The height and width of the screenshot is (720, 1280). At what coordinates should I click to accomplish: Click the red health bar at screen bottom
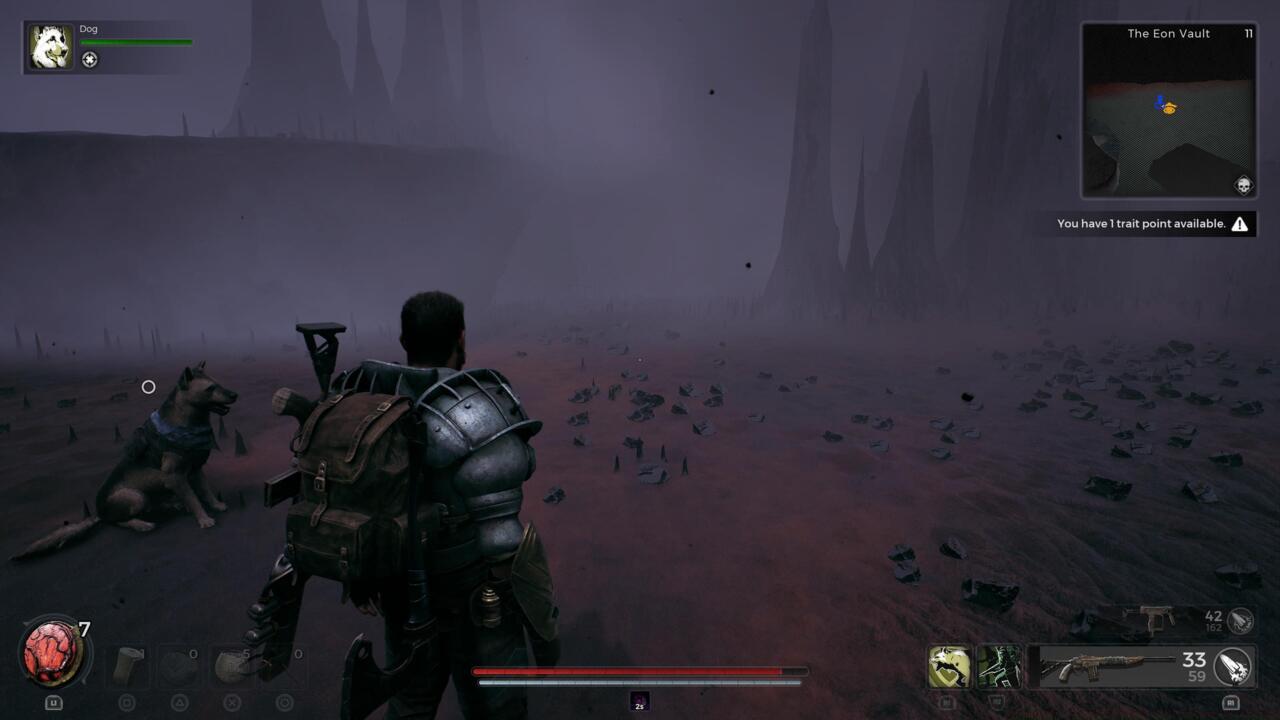click(x=640, y=671)
